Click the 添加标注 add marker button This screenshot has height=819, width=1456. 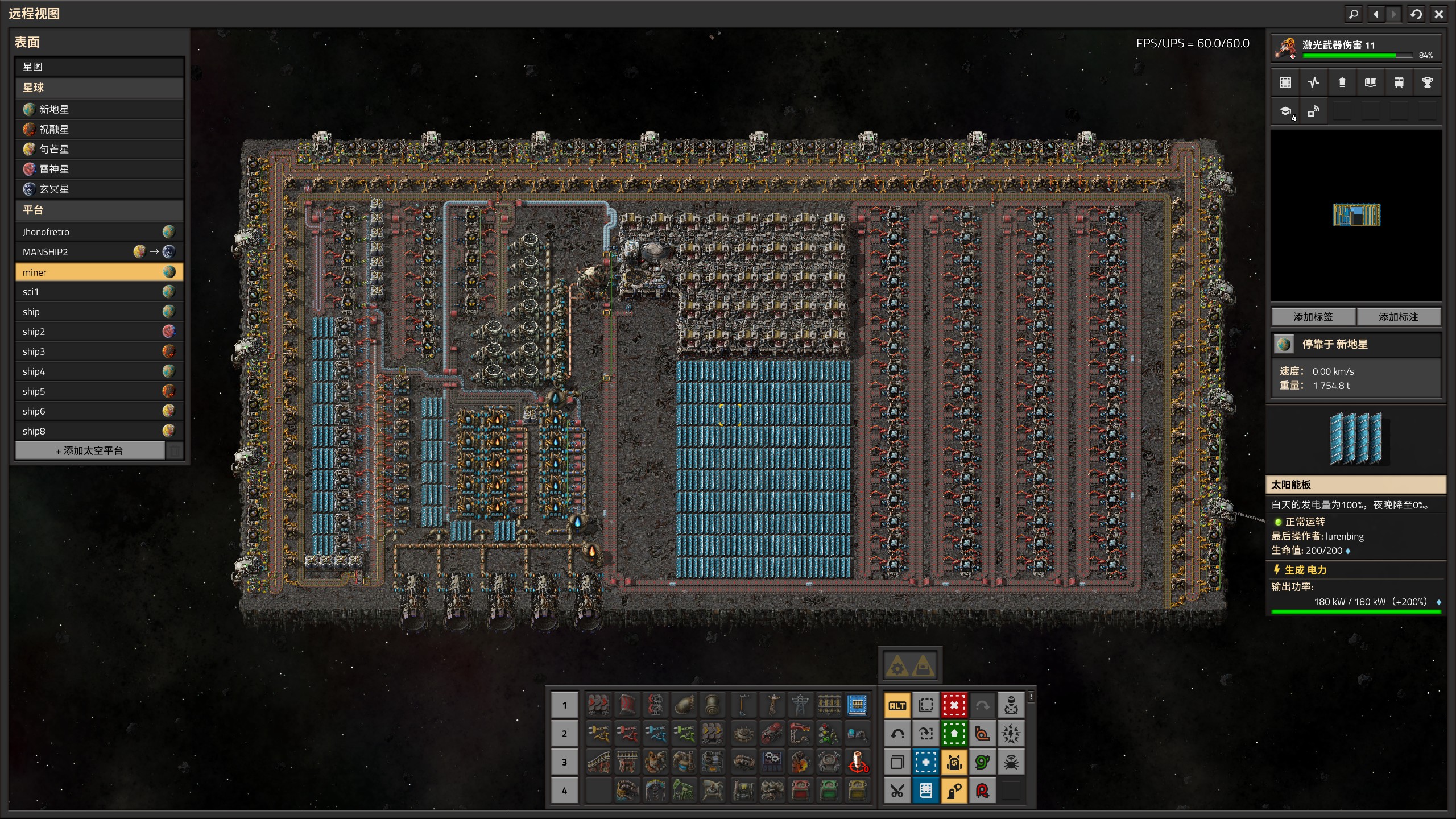[x=1399, y=317]
